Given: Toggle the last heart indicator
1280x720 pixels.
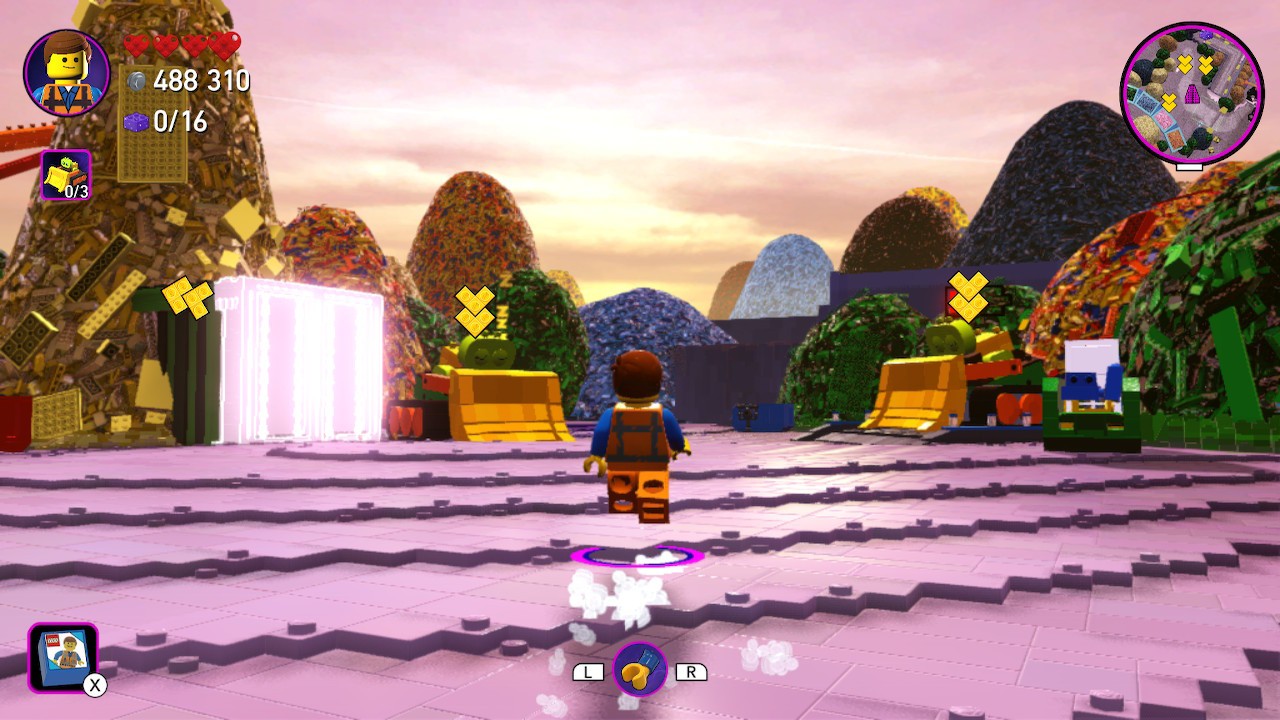Looking at the screenshot, I should click(227, 45).
